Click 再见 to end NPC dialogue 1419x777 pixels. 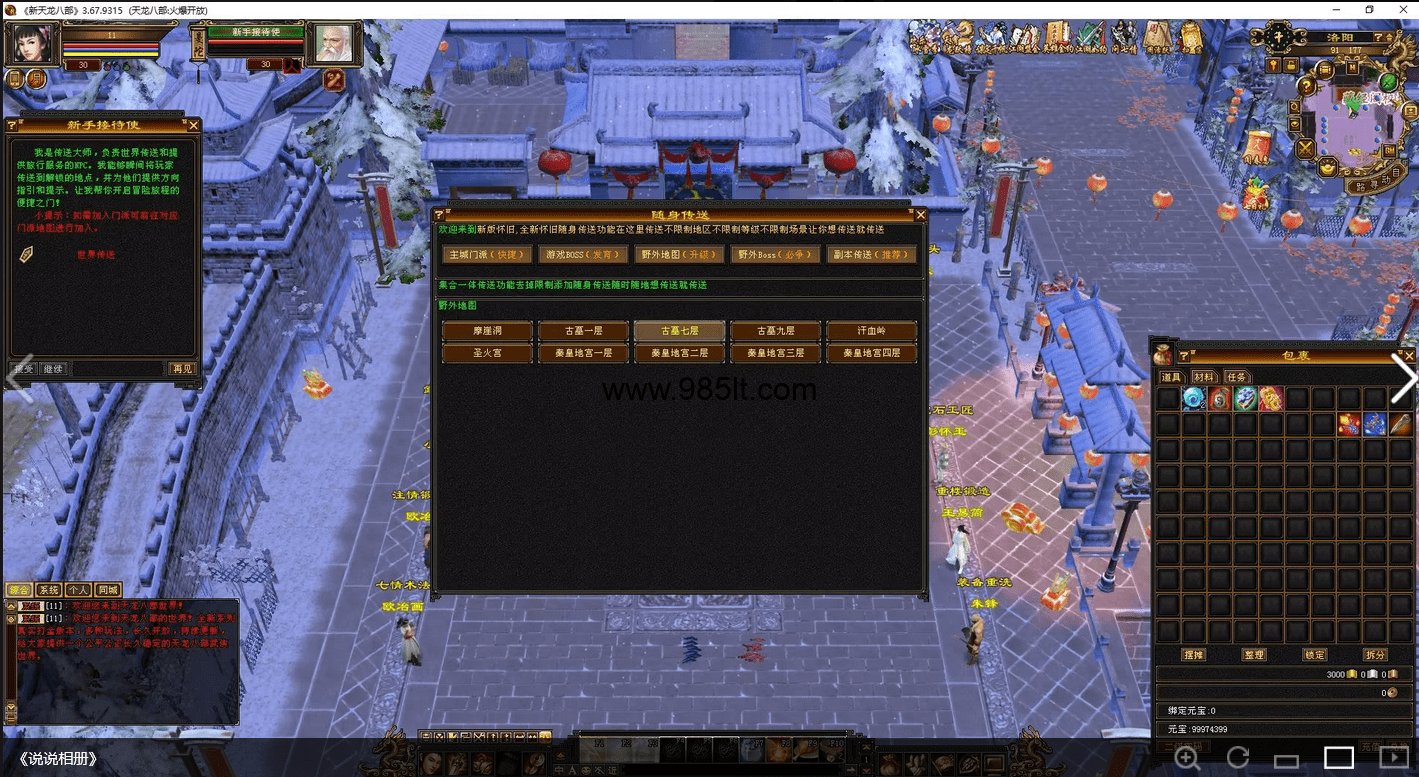coord(182,369)
